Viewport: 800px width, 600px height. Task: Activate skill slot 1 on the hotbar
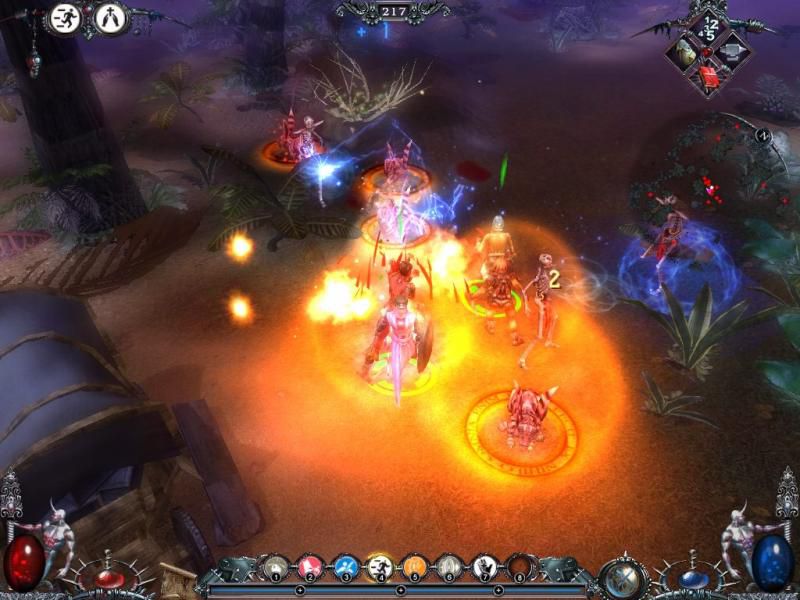(x=276, y=567)
